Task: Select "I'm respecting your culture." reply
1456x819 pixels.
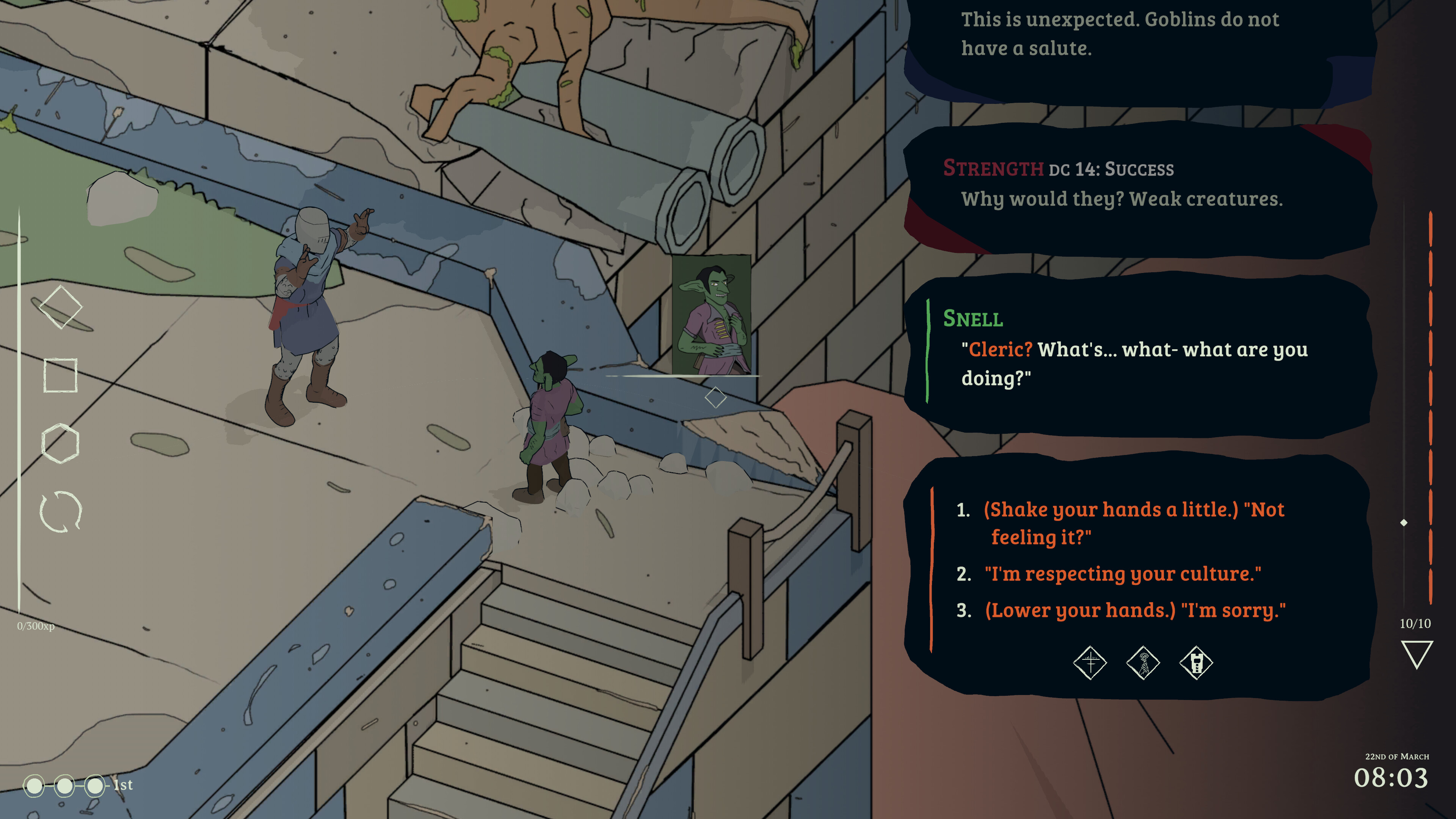Action: click(1122, 574)
